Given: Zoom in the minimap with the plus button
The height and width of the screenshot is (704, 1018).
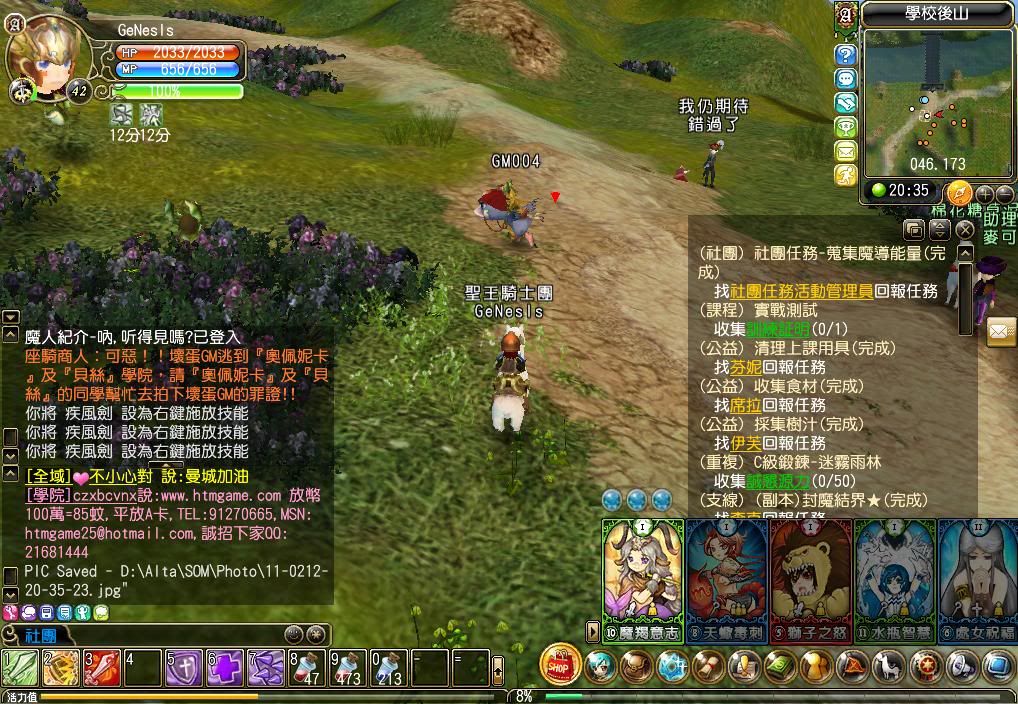Looking at the screenshot, I should click(985, 193).
